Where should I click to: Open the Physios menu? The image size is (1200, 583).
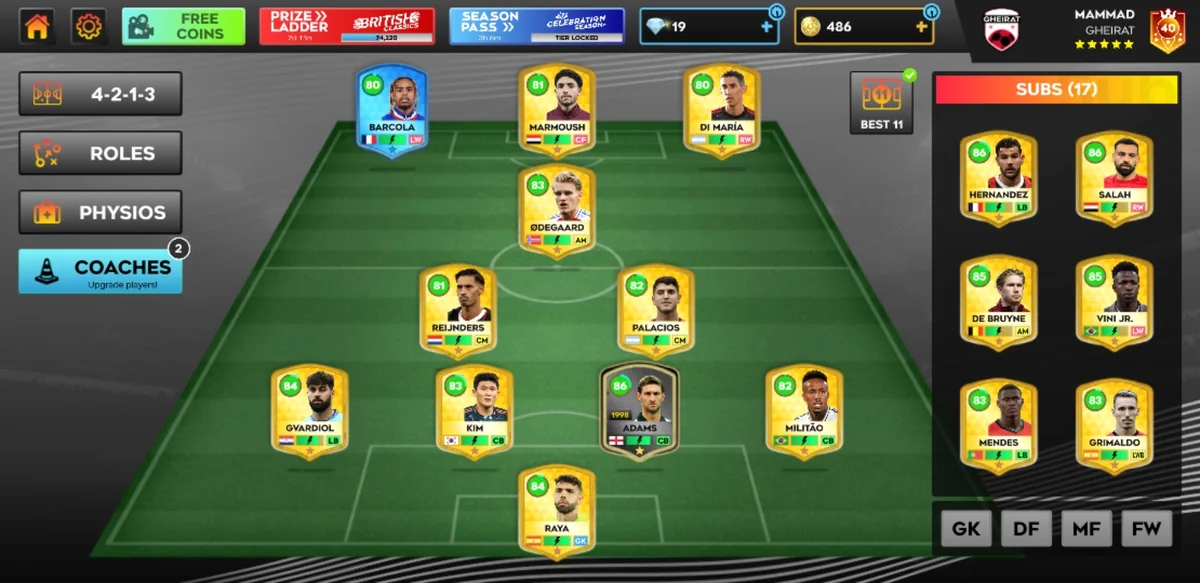click(100, 213)
